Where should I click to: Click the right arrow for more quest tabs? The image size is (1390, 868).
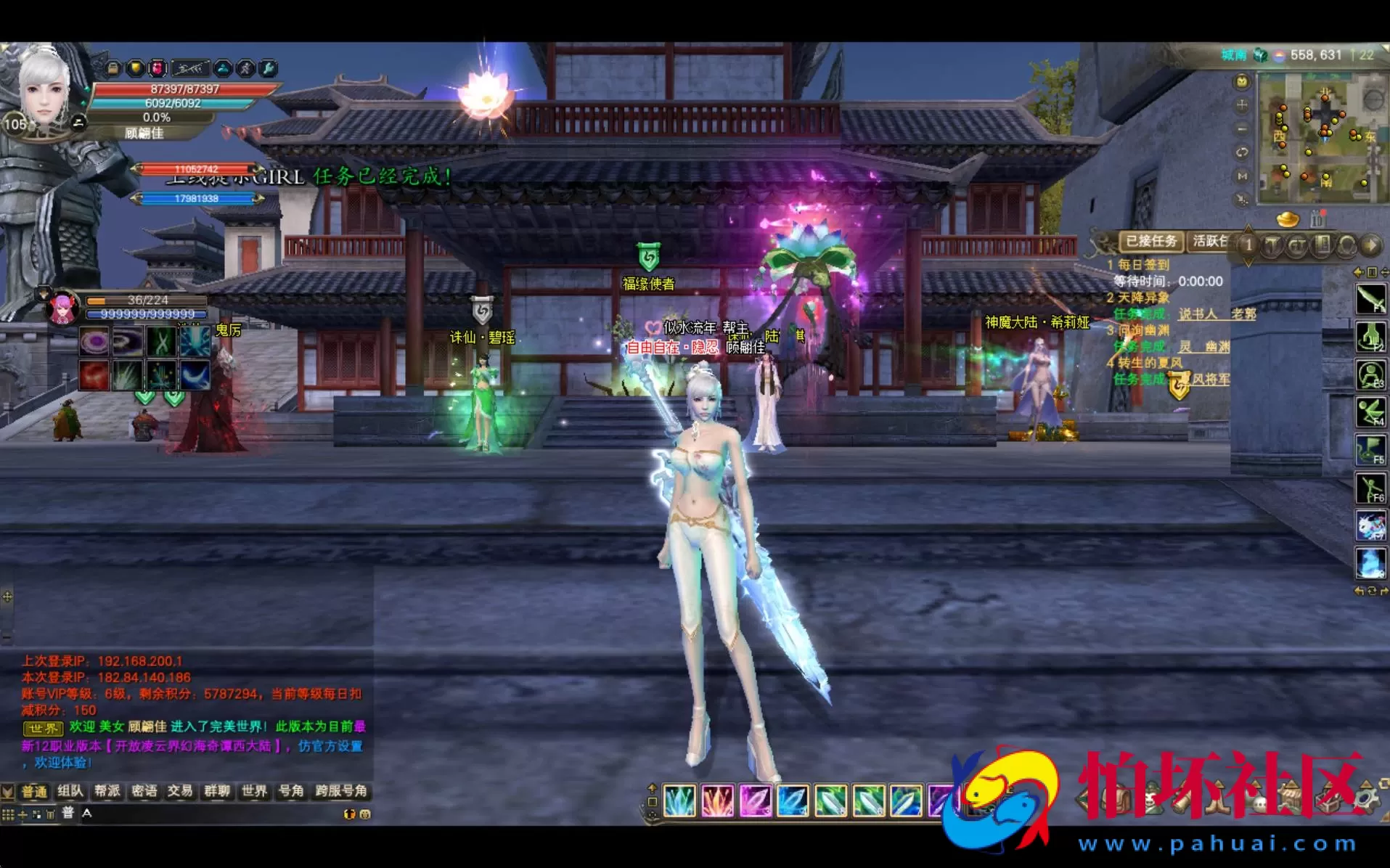click(1374, 245)
